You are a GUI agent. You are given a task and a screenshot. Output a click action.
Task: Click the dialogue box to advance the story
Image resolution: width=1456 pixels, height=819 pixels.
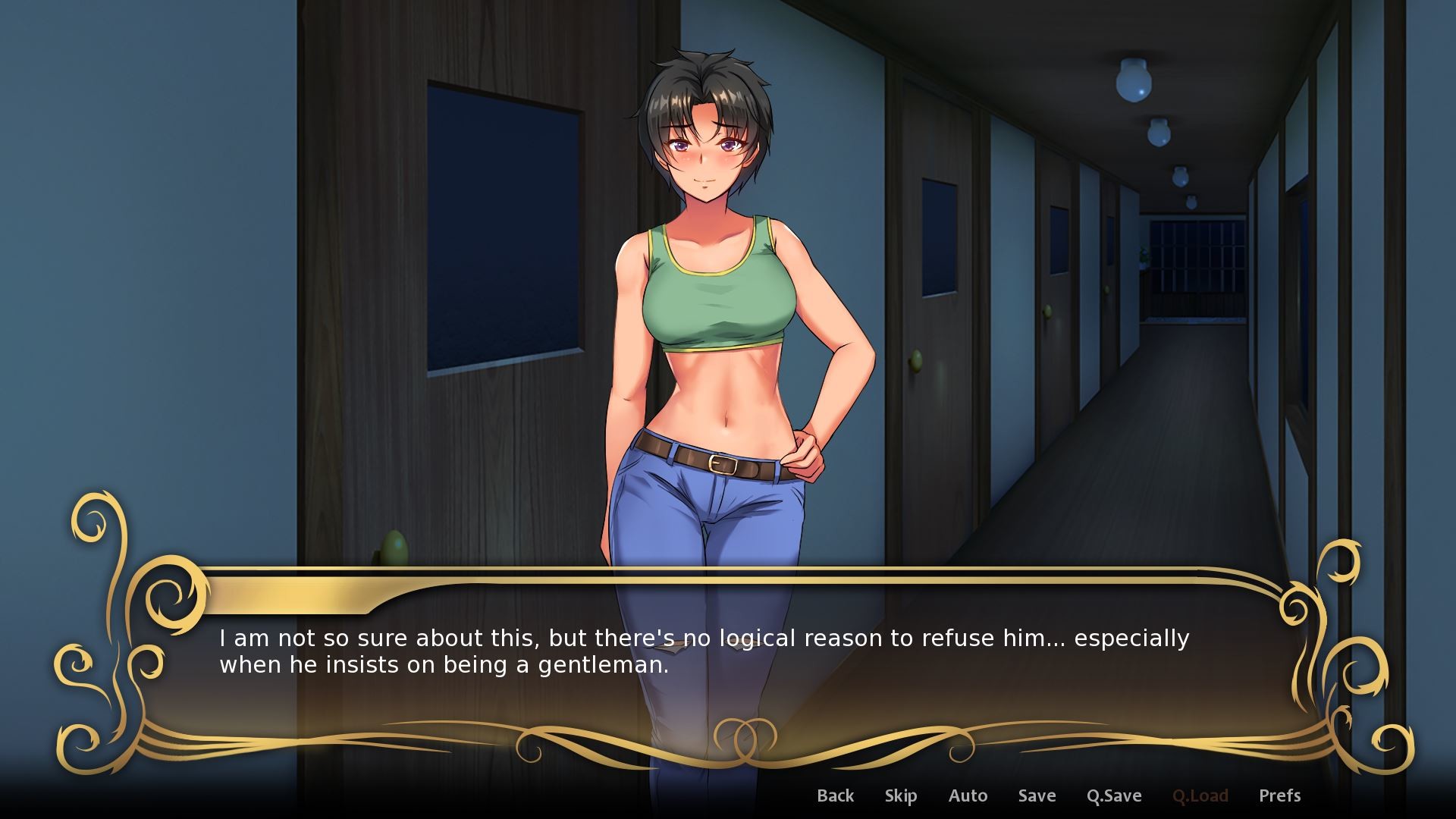click(728, 667)
